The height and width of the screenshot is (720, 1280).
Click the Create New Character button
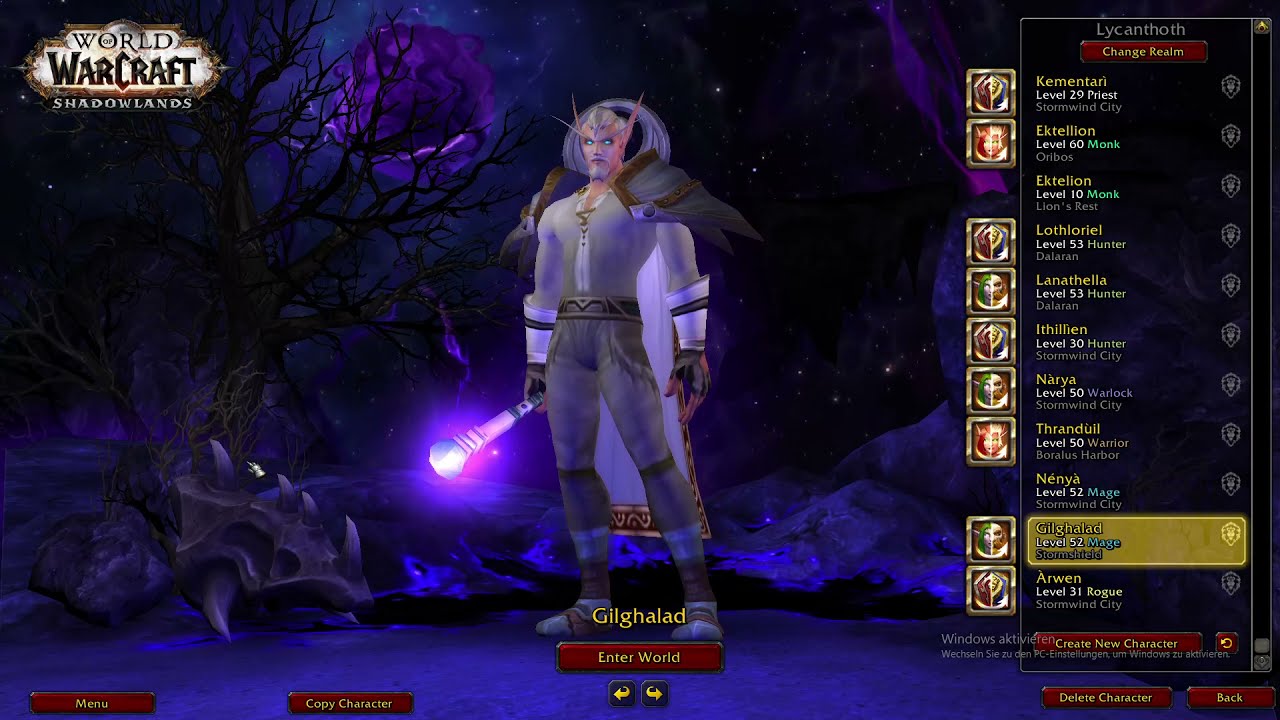[1115, 643]
